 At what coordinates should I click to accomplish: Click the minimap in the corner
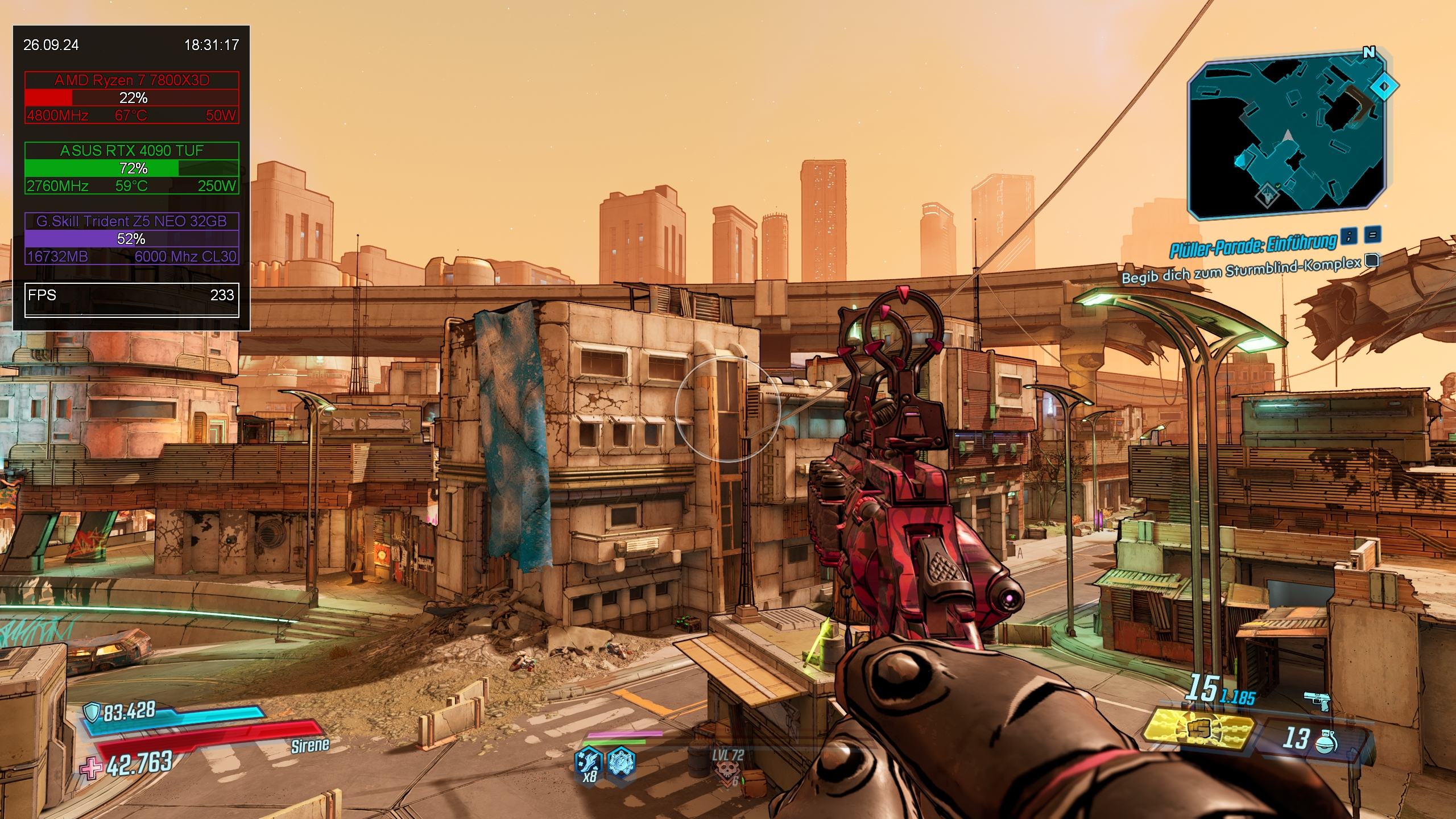(x=1287, y=139)
